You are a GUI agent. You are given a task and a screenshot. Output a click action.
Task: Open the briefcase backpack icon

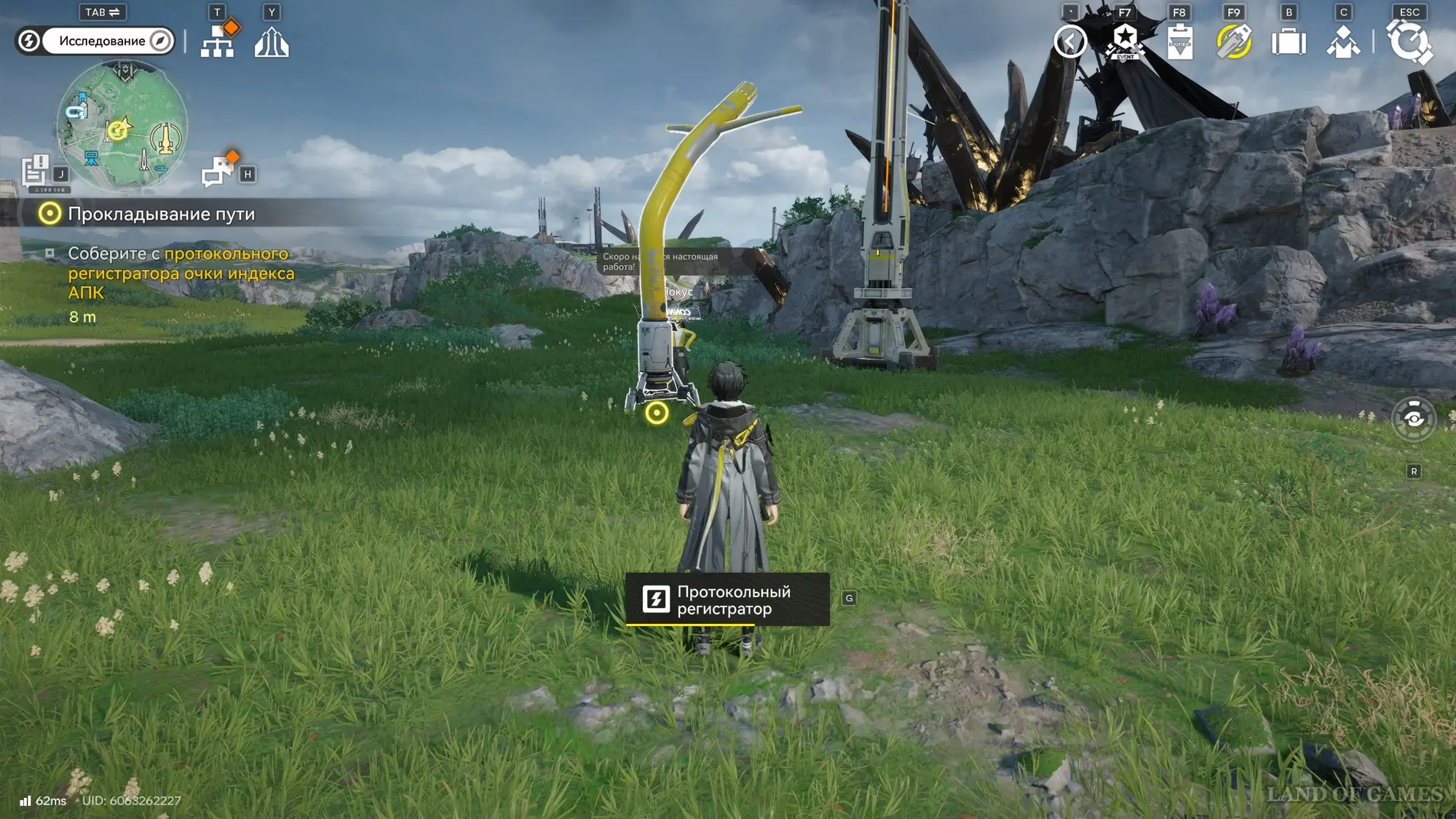coord(1289,41)
